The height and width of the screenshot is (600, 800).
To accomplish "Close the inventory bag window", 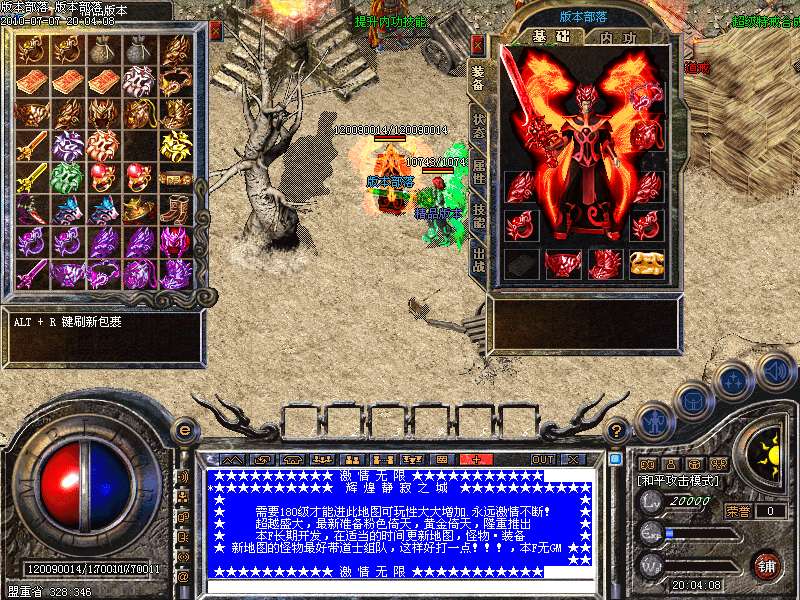I will pos(215,30).
